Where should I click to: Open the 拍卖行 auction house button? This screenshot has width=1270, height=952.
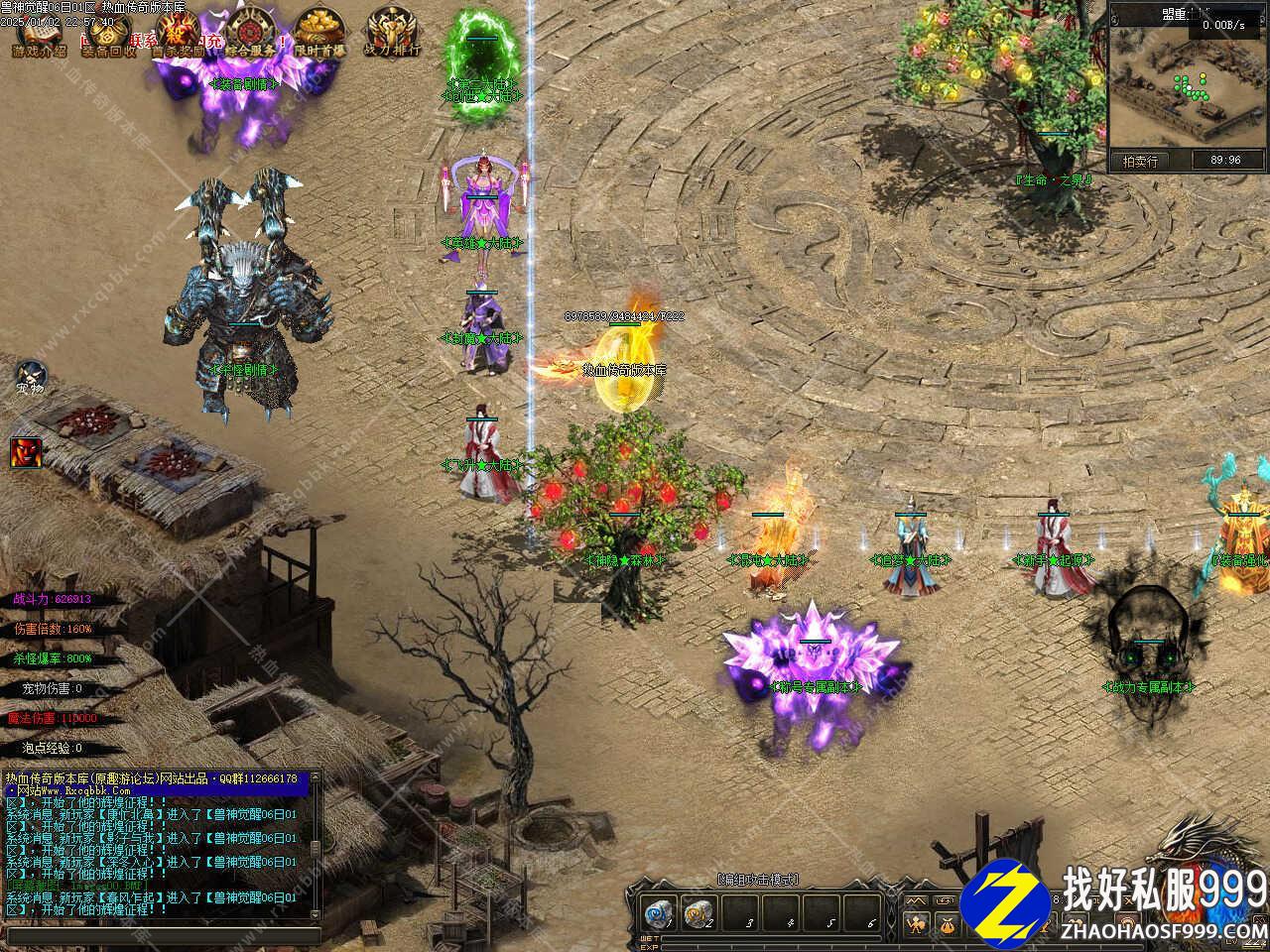1140,161
